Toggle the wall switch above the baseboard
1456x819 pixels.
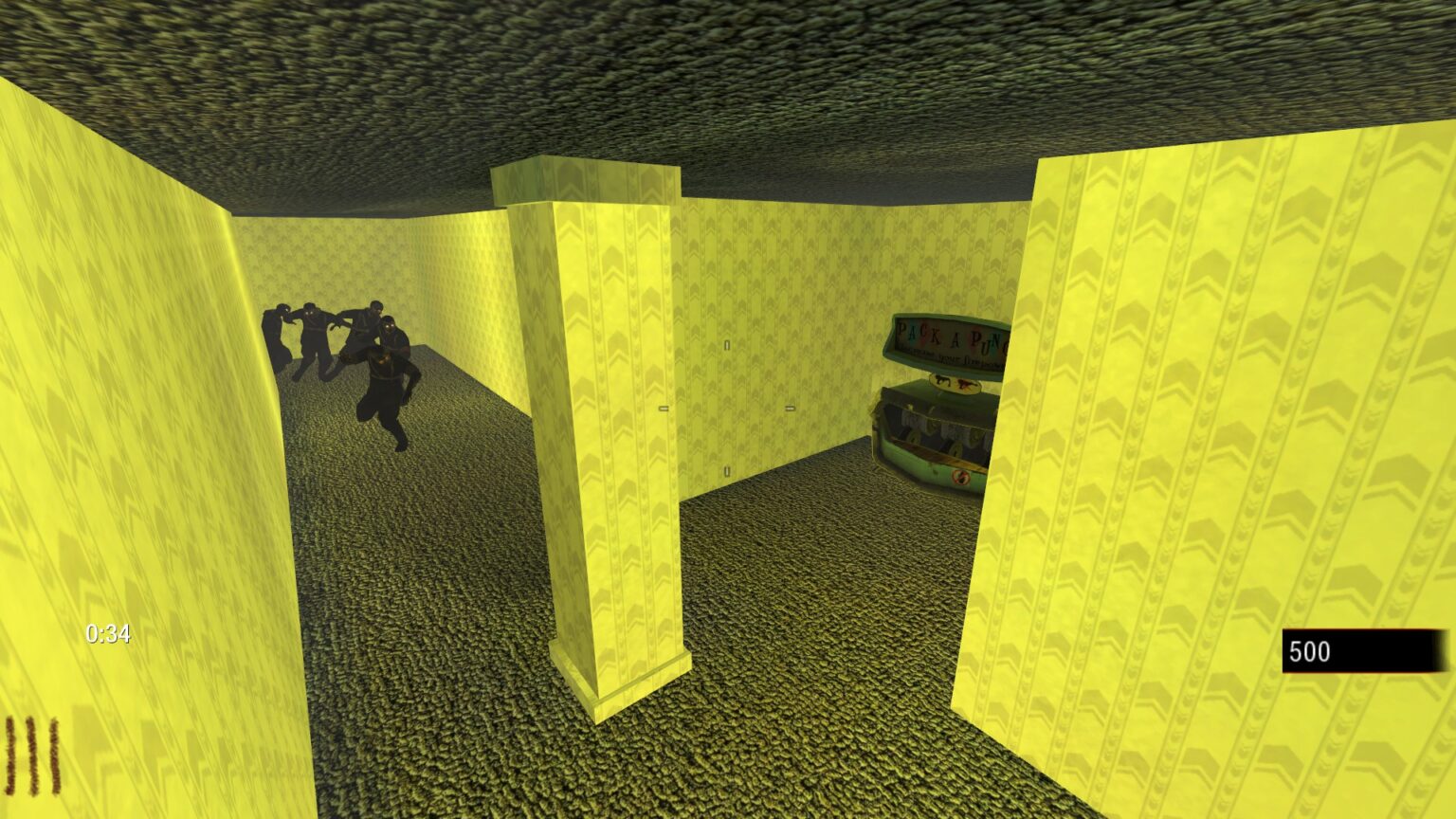click(726, 469)
